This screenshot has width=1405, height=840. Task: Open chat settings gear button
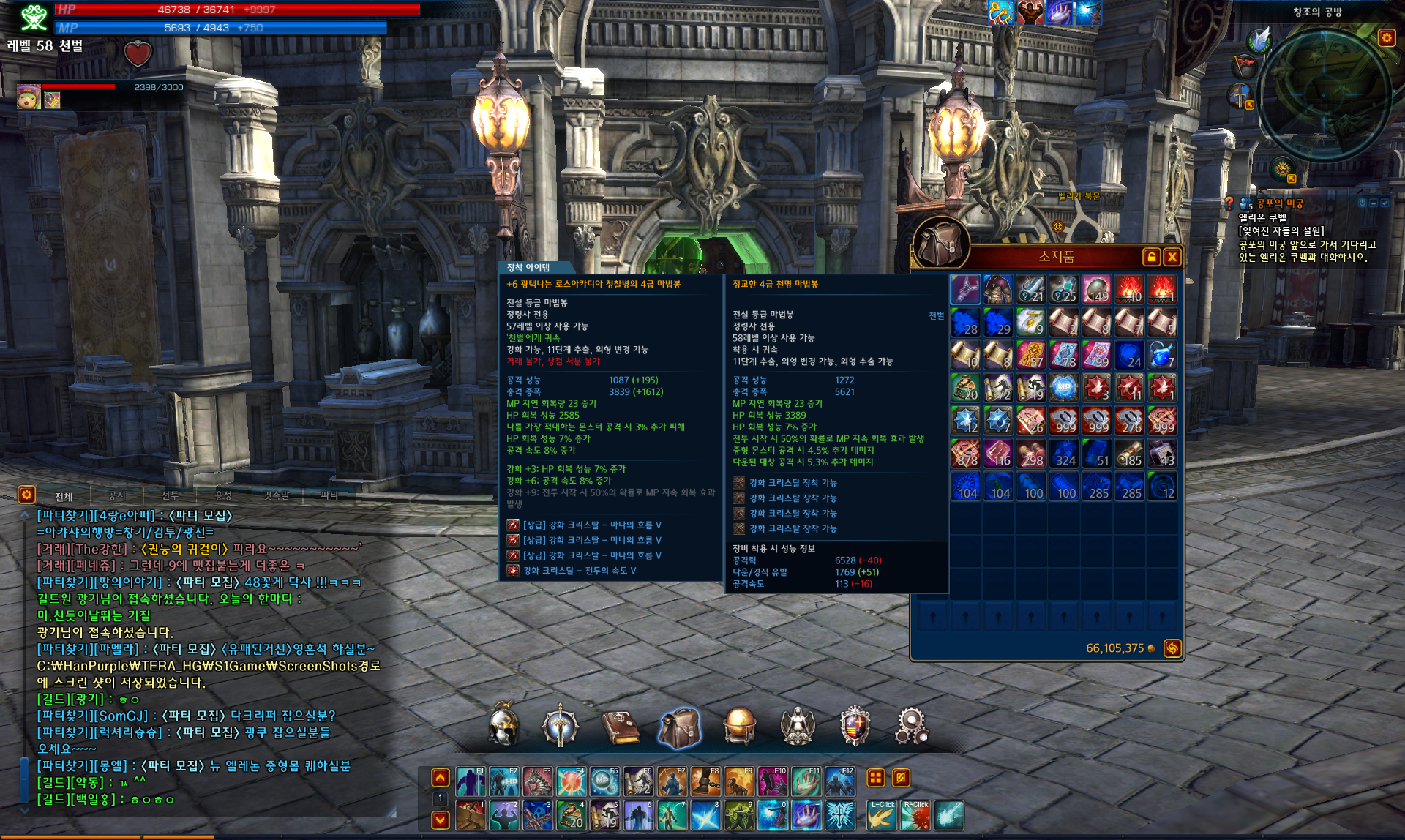click(27, 495)
